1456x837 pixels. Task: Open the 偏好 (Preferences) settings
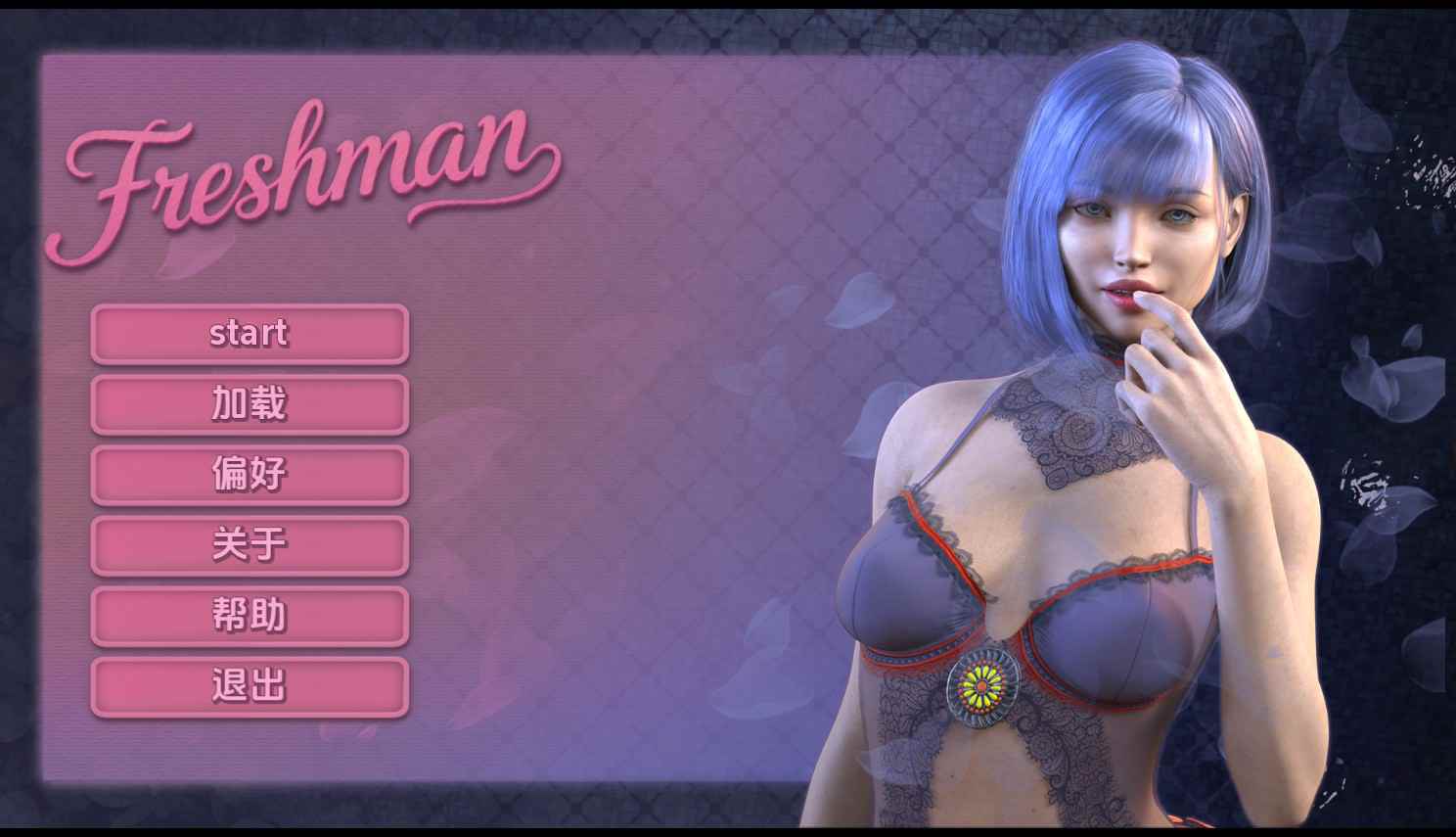click(250, 475)
